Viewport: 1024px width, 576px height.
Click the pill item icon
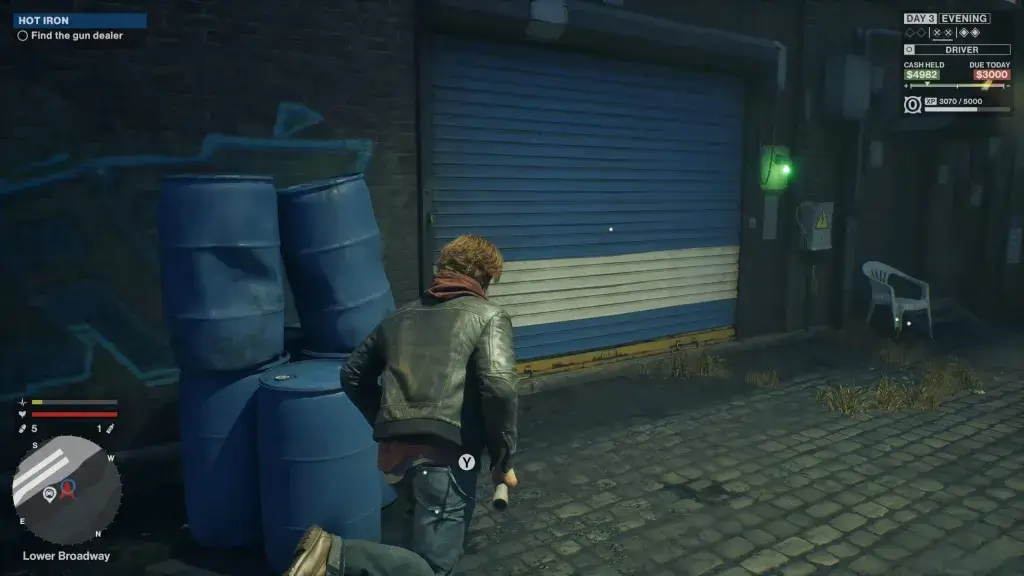point(23,429)
